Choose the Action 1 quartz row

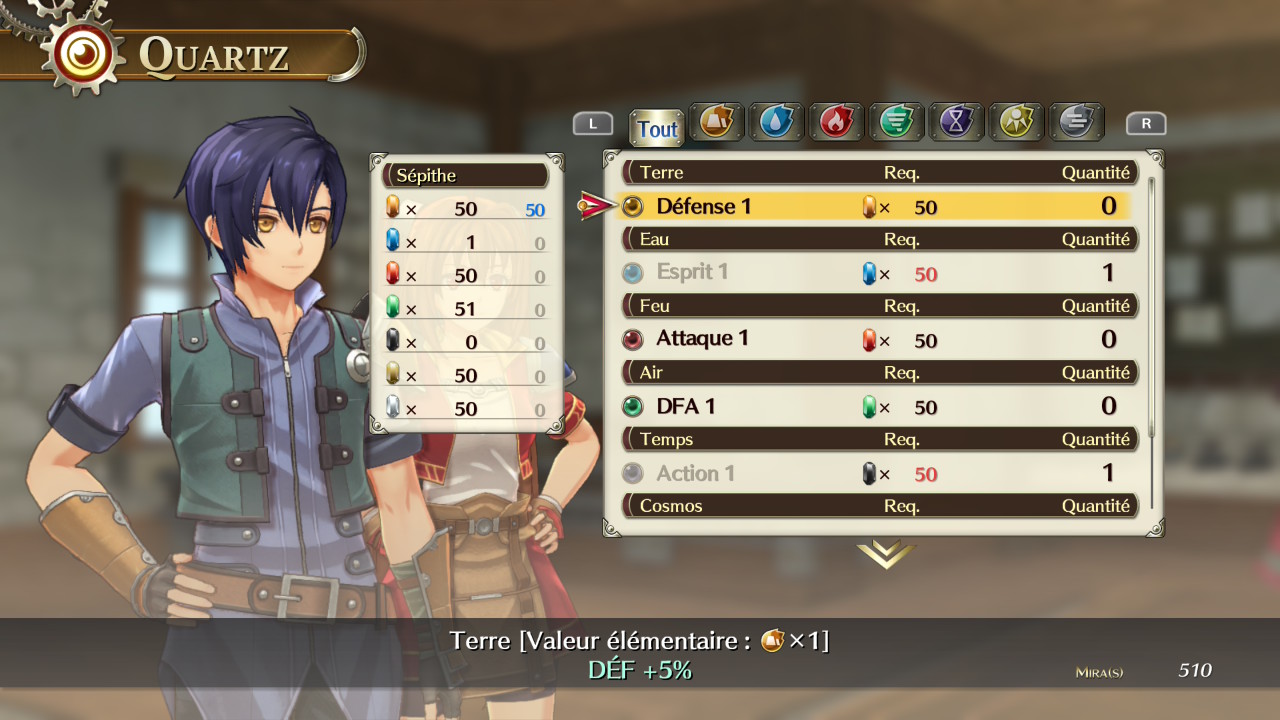pyautogui.click(x=695, y=473)
